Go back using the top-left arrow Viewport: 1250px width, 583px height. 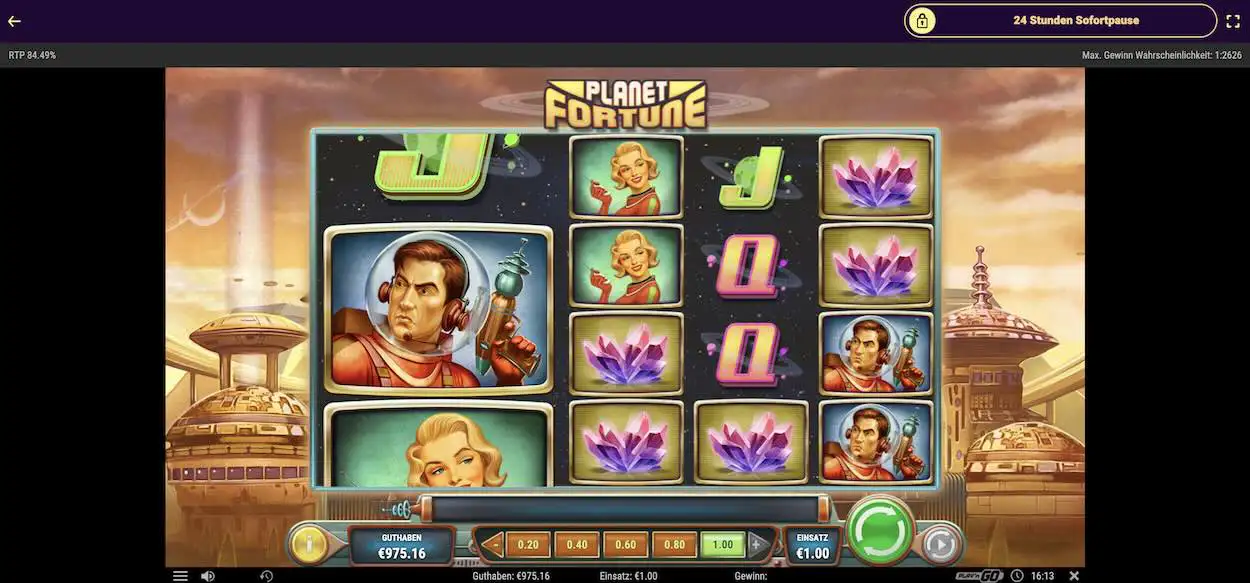[x=14, y=21]
